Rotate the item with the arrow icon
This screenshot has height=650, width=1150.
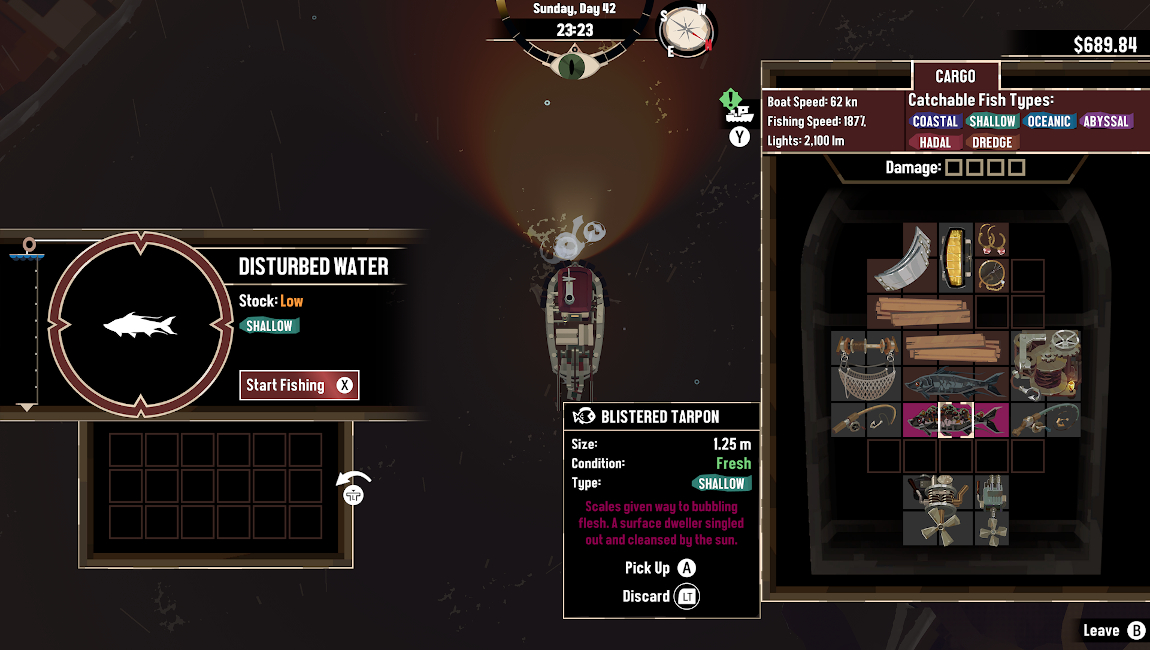point(353,487)
